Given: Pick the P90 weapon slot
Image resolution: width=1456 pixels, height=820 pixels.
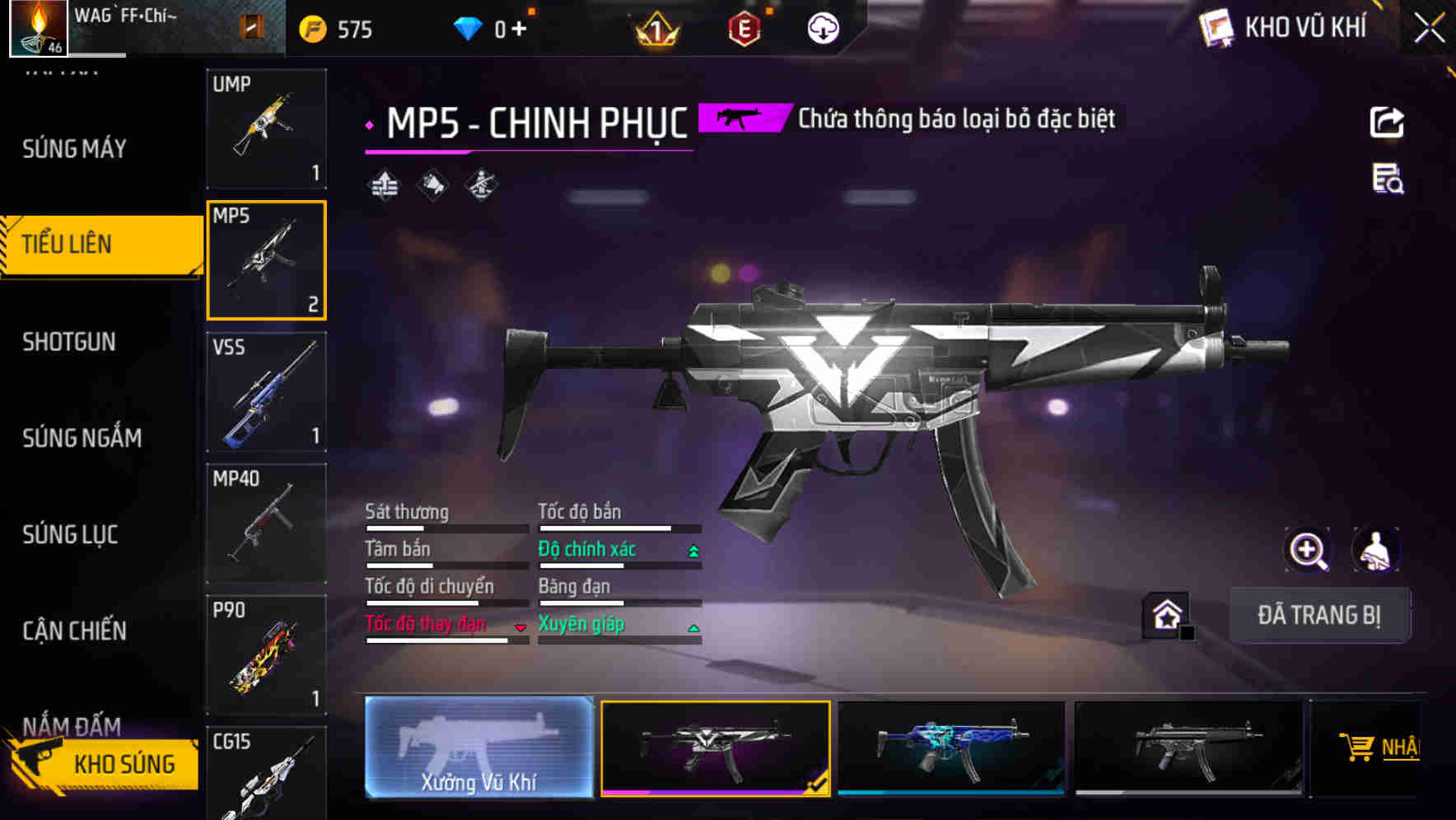Looking at the screenshot, I should tap(266, 655).
